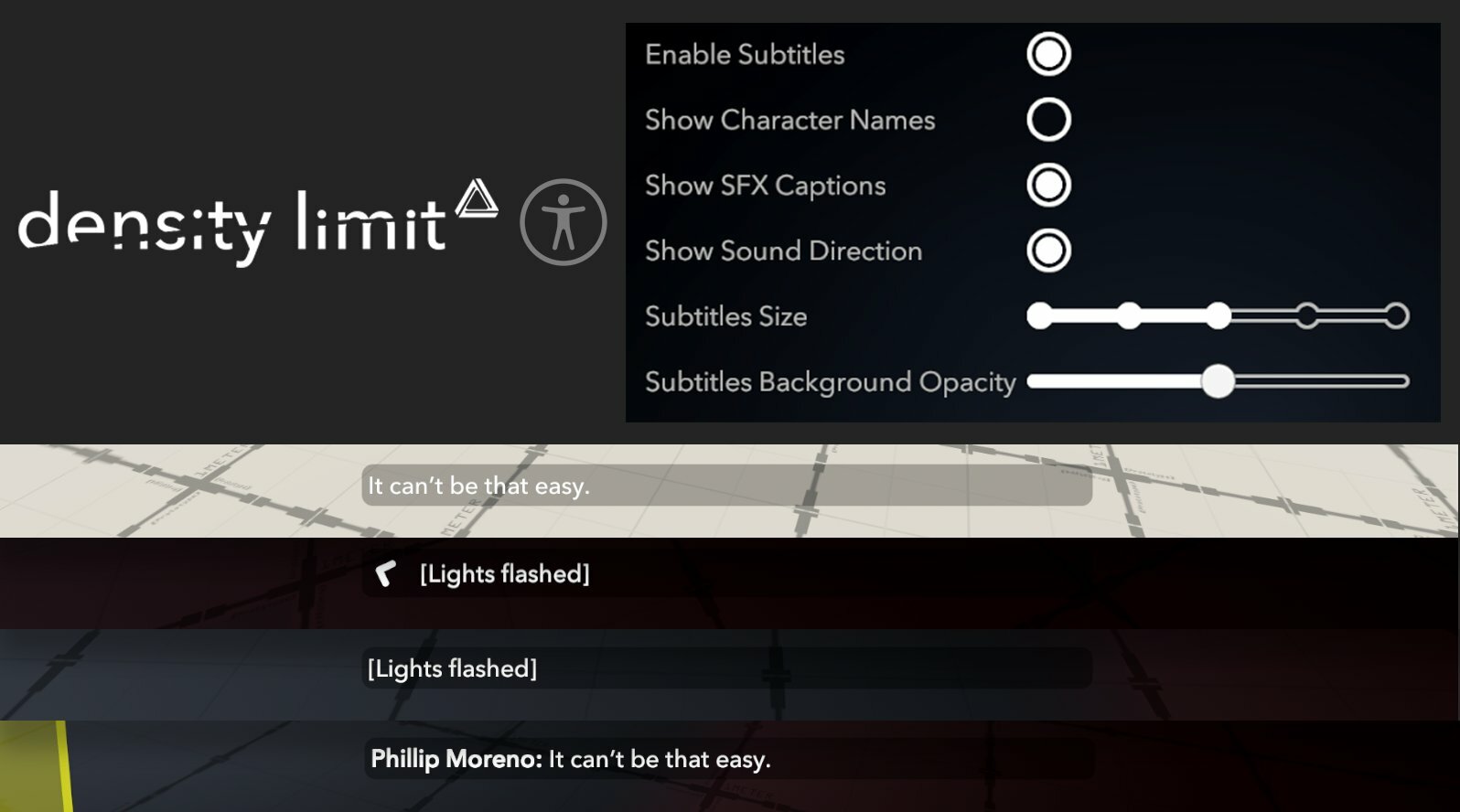Toggle Show SFX Captions off
The height and width of the screenshot is (812, 1460).
[x=1047, y=185]
